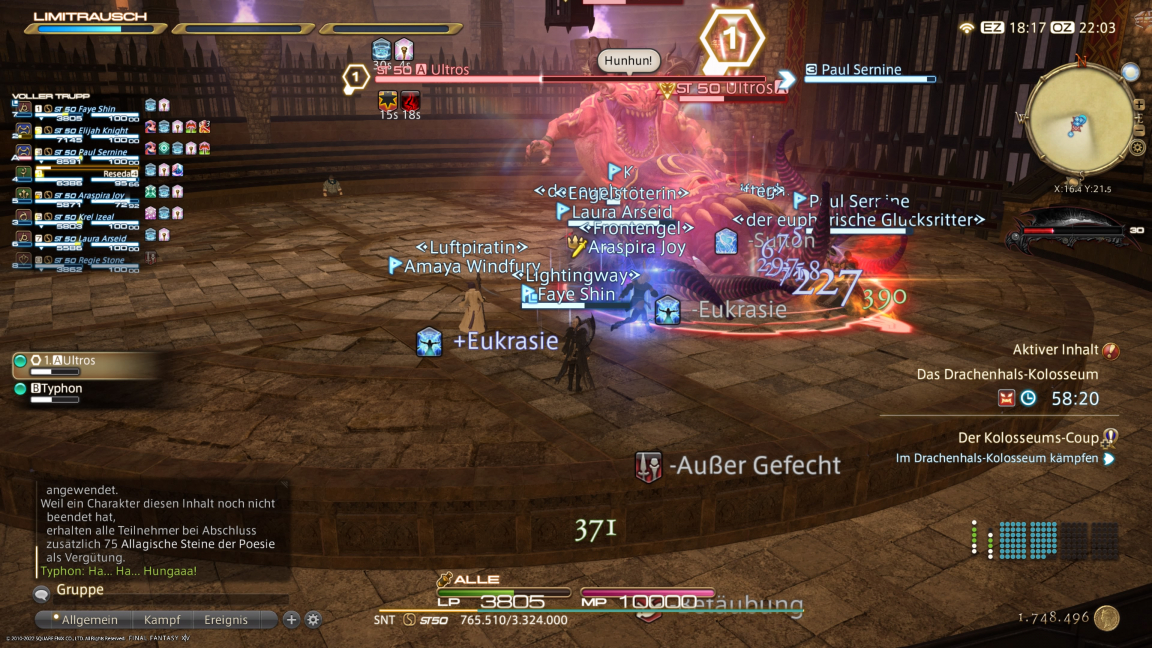This screenshot has width=1152, height=648.
Task: Click the chat channel speech bubble icon
Action: [42, 594]
